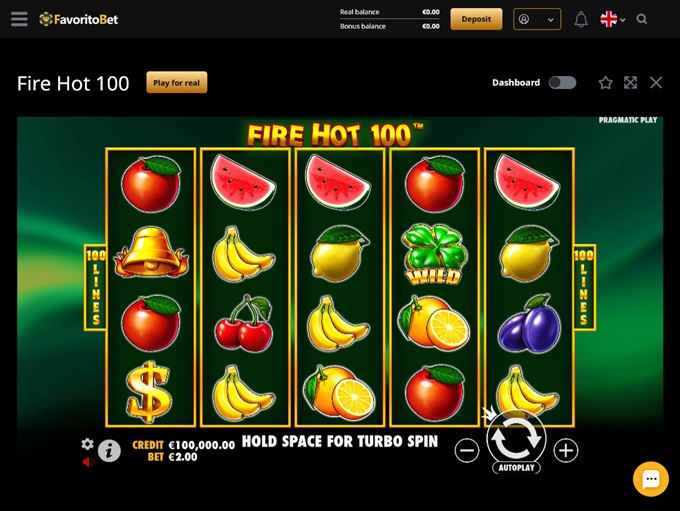
Task: Spin the reels with the circular arrows button
Action: pyautogui.click(x=516, y=436)
